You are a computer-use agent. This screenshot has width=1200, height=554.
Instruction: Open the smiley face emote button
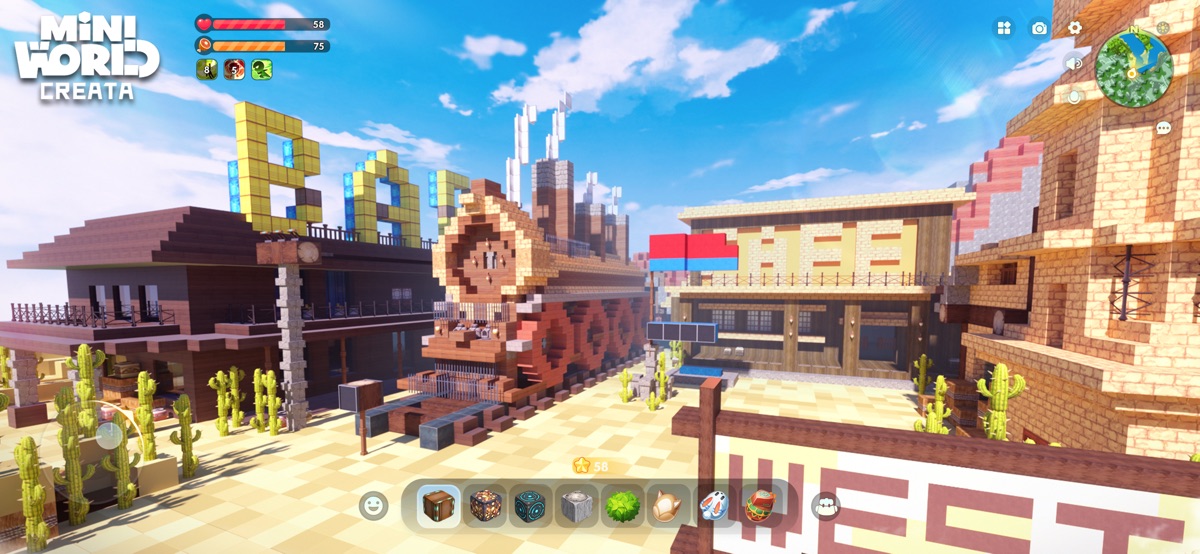(373, 505)
